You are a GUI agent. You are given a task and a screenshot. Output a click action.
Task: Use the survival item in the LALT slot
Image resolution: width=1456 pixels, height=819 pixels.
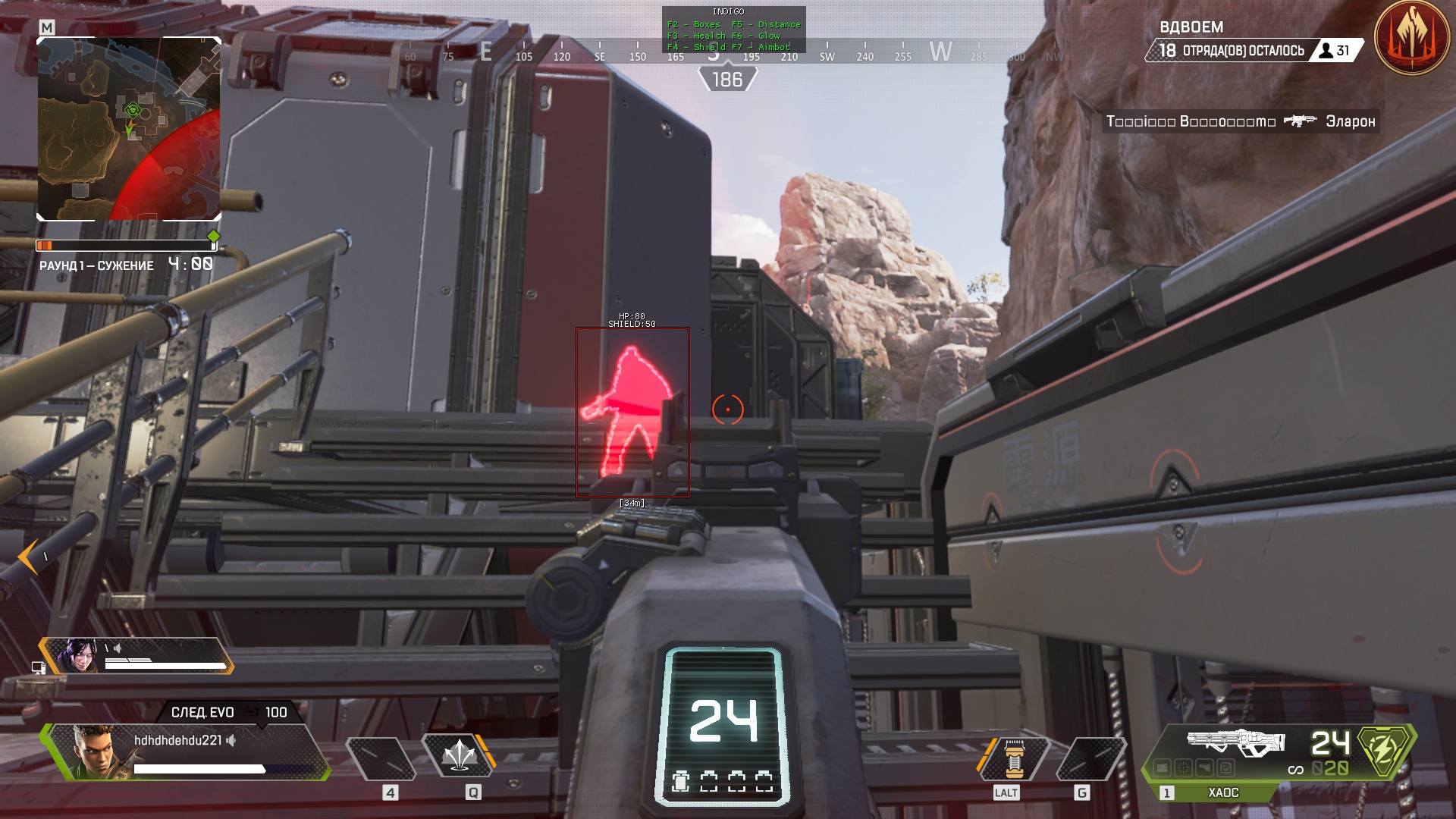[x=1014, y=758]
